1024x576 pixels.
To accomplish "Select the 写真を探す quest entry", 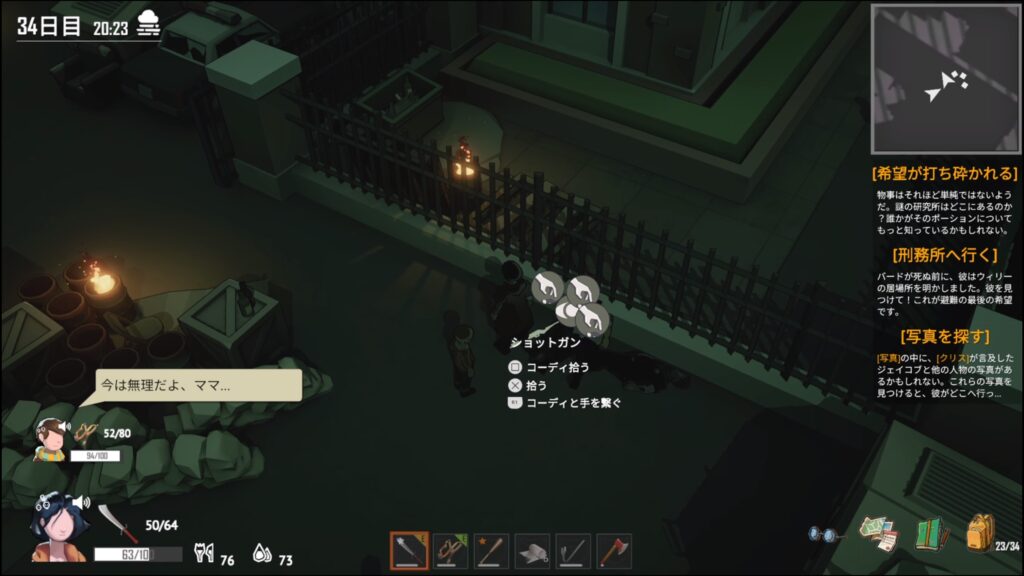I will pos(945,336).
